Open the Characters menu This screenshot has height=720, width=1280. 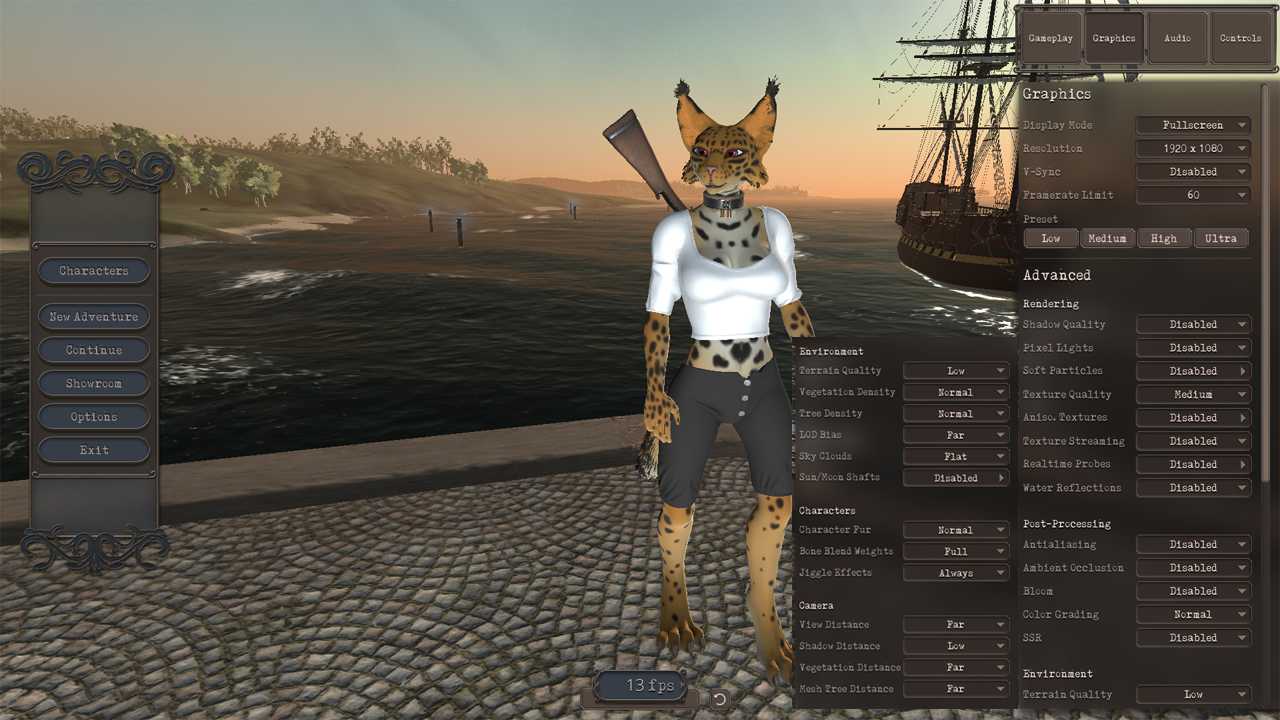pyautogui.click(x=94, y=271)
